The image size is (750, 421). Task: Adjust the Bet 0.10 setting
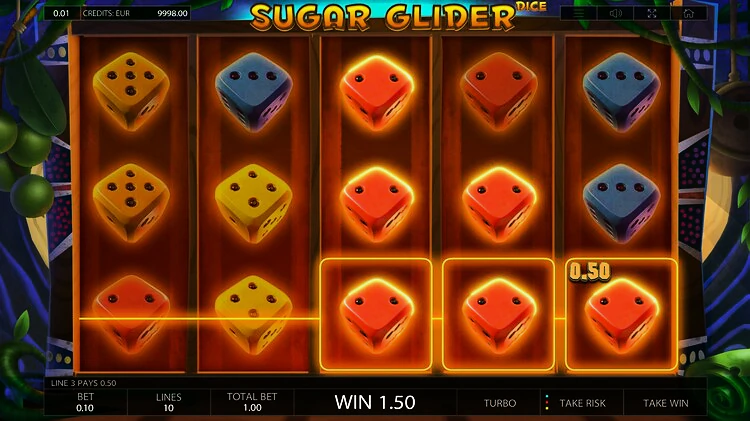[85, 402]
